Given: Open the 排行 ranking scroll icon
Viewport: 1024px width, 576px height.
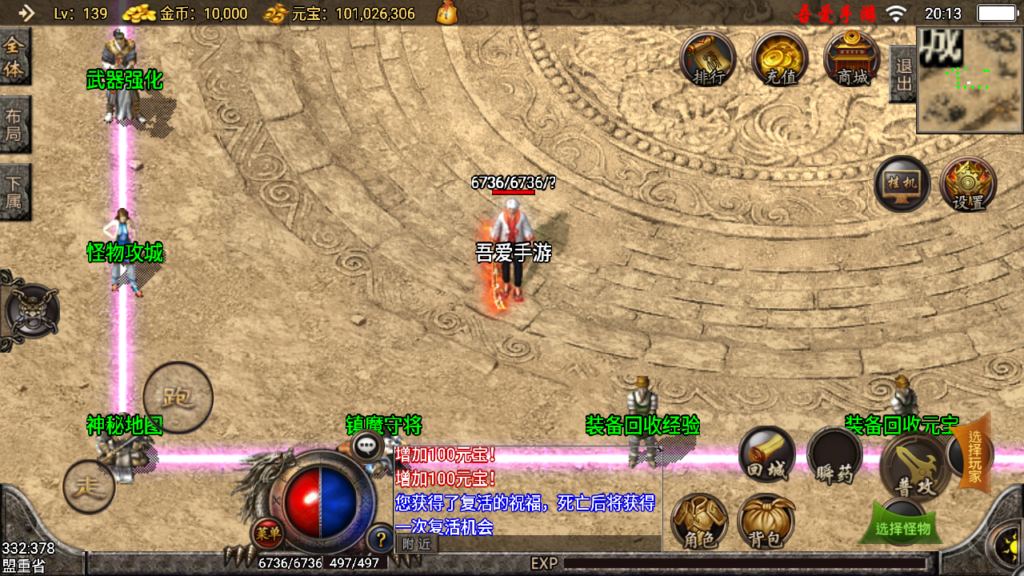Looking at the screenshot, I should tap(708, 58).
